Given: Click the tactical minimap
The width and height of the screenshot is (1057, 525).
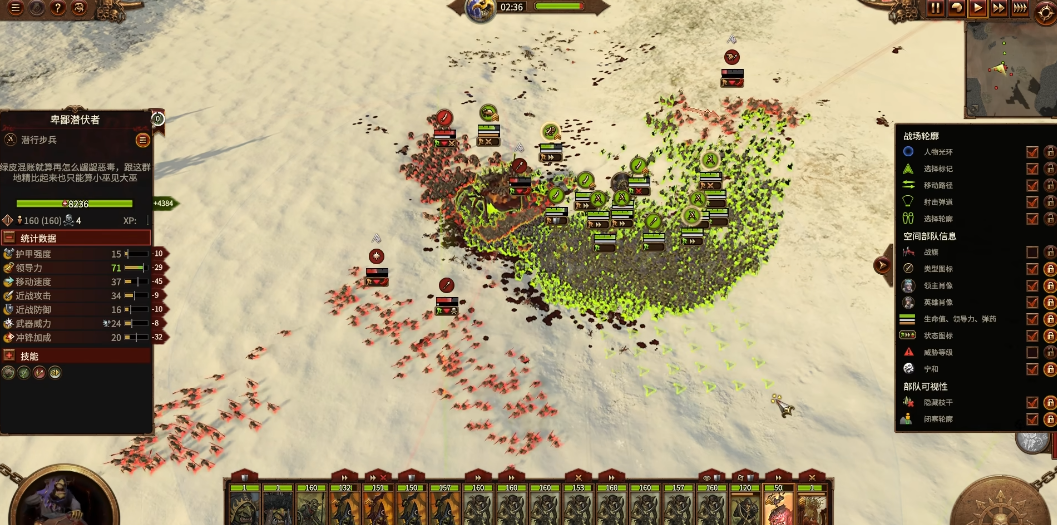Looking at the screenshot, I should (1009, 68).
